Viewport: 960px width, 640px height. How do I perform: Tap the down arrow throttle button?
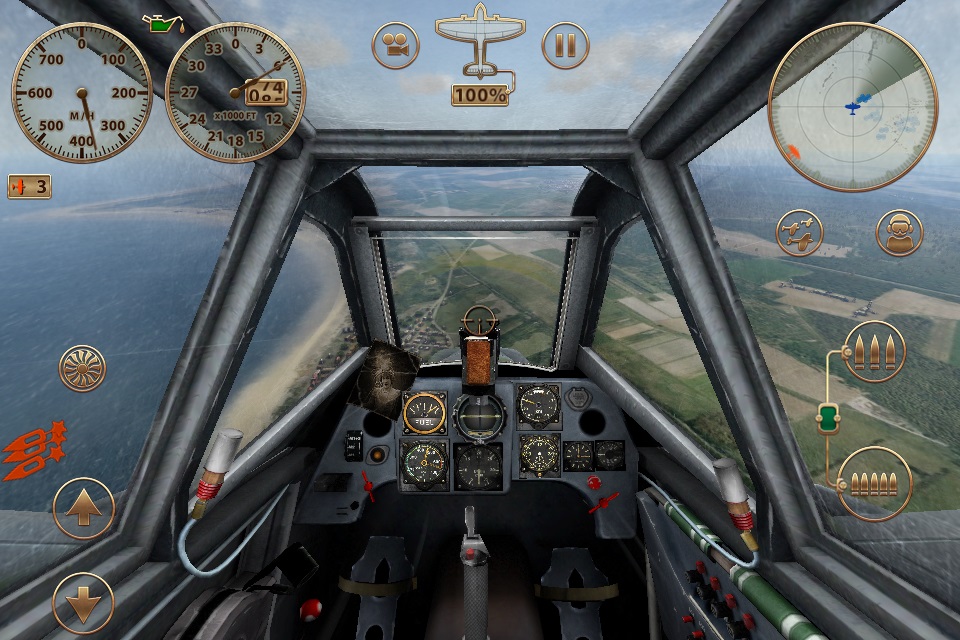point(83,603)
